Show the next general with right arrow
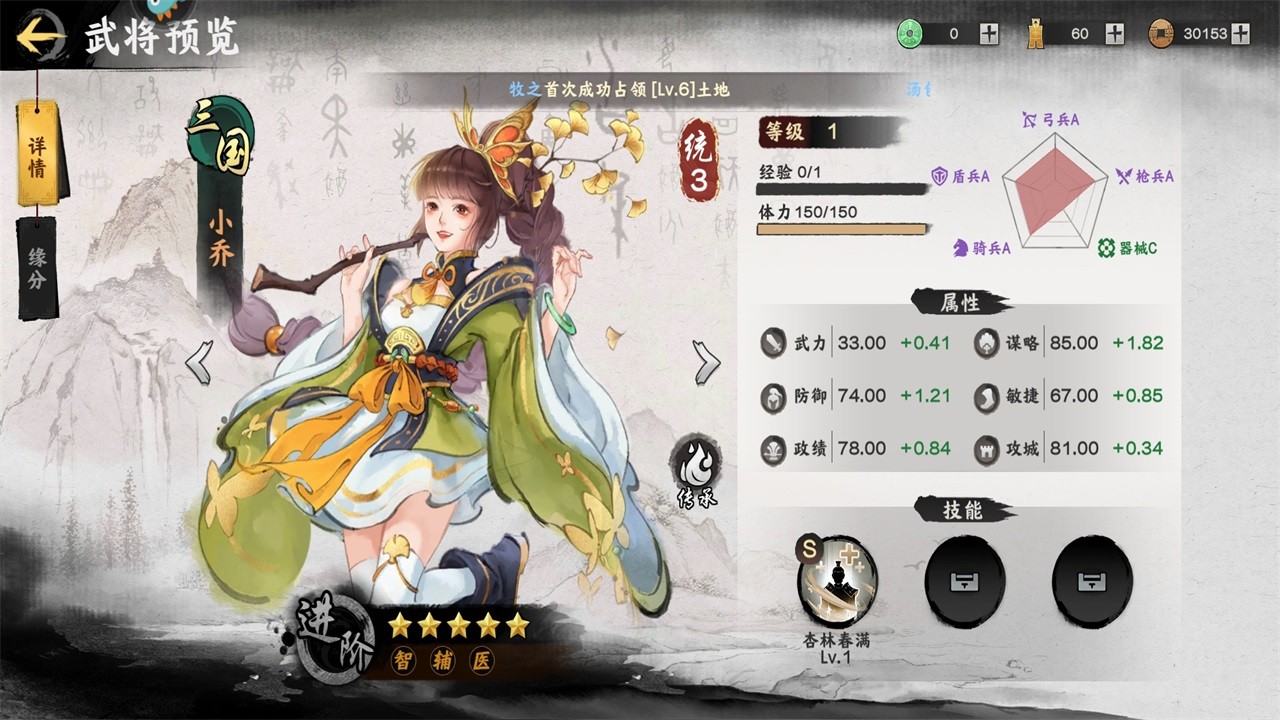 [x=706, y=362]
